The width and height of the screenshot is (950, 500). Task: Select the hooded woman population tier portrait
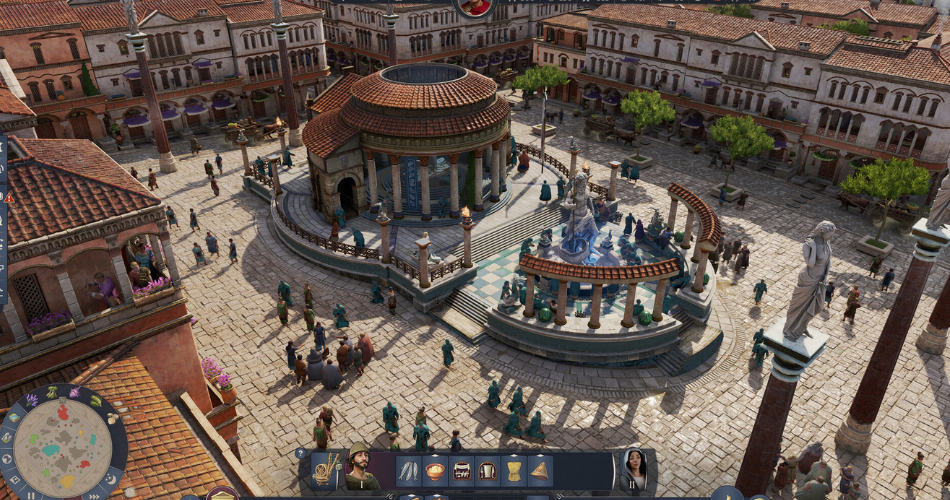tap(633, 468)
